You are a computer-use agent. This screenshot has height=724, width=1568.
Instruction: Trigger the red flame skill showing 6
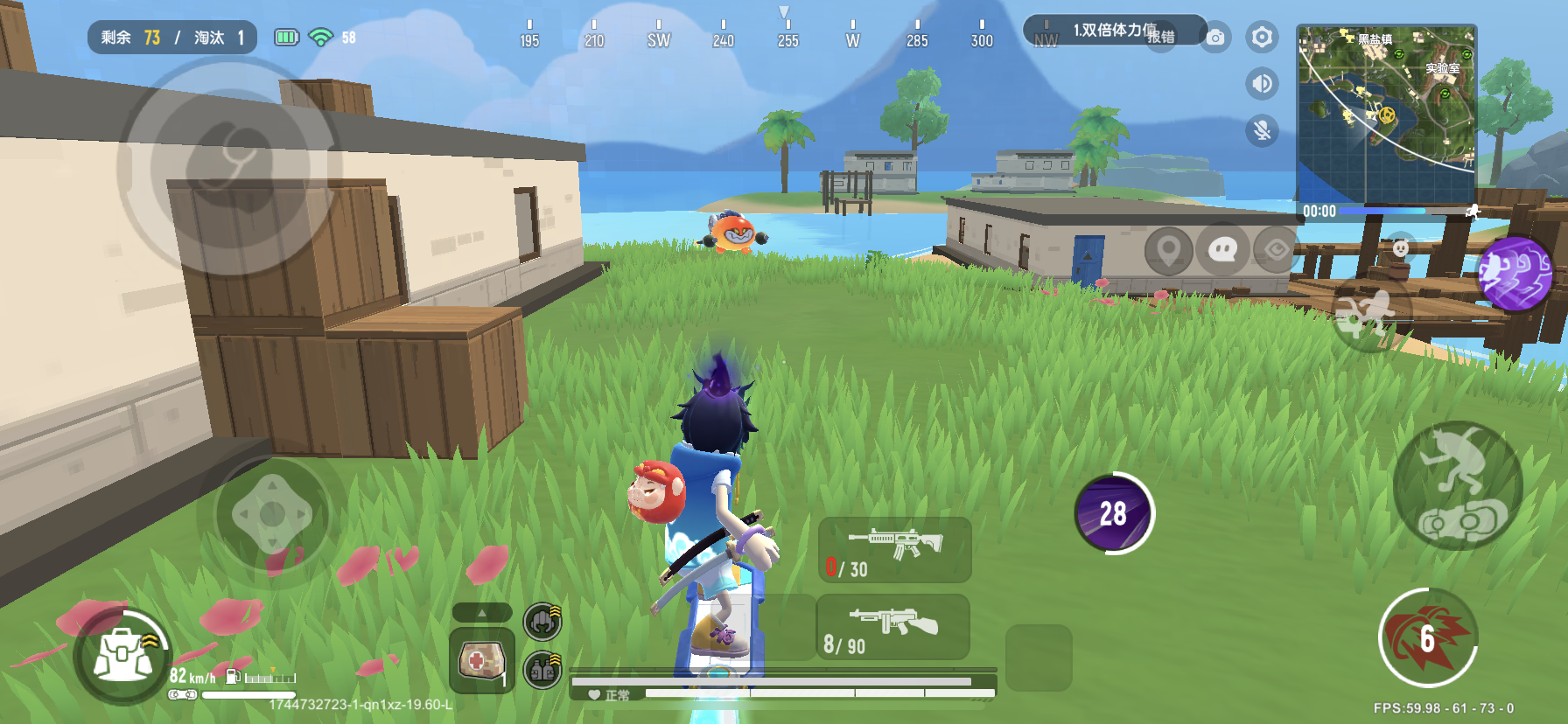1427,638
